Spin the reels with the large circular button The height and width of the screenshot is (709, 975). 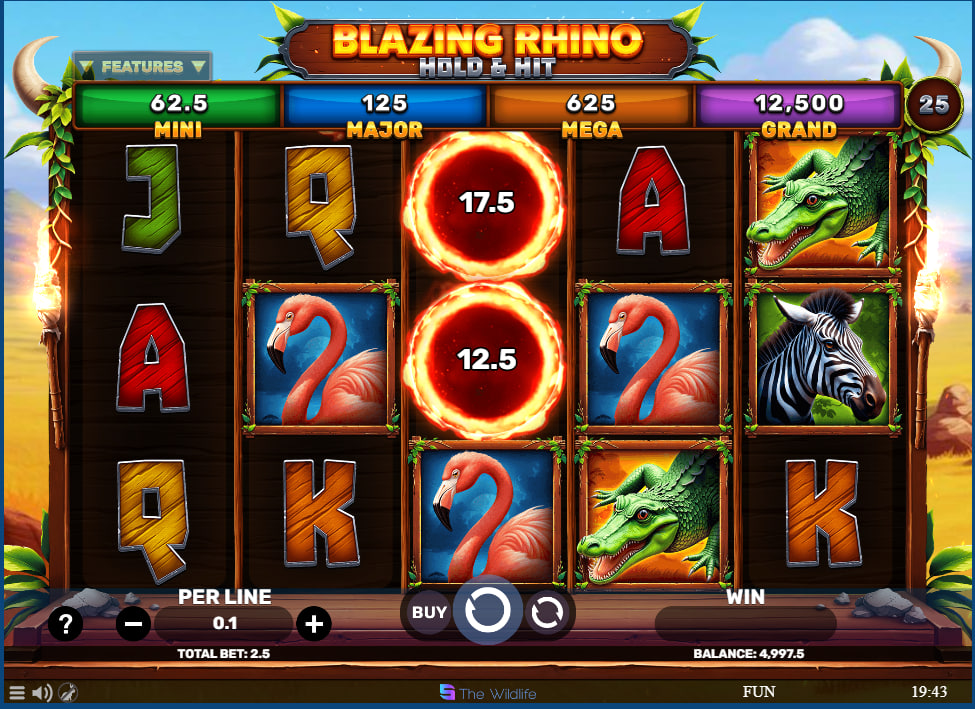[487, 611]
